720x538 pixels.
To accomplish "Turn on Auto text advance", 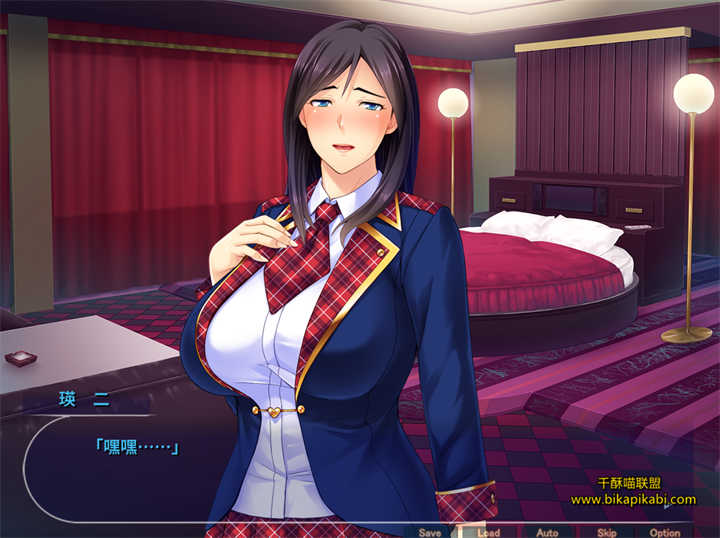I will (547, 532).
